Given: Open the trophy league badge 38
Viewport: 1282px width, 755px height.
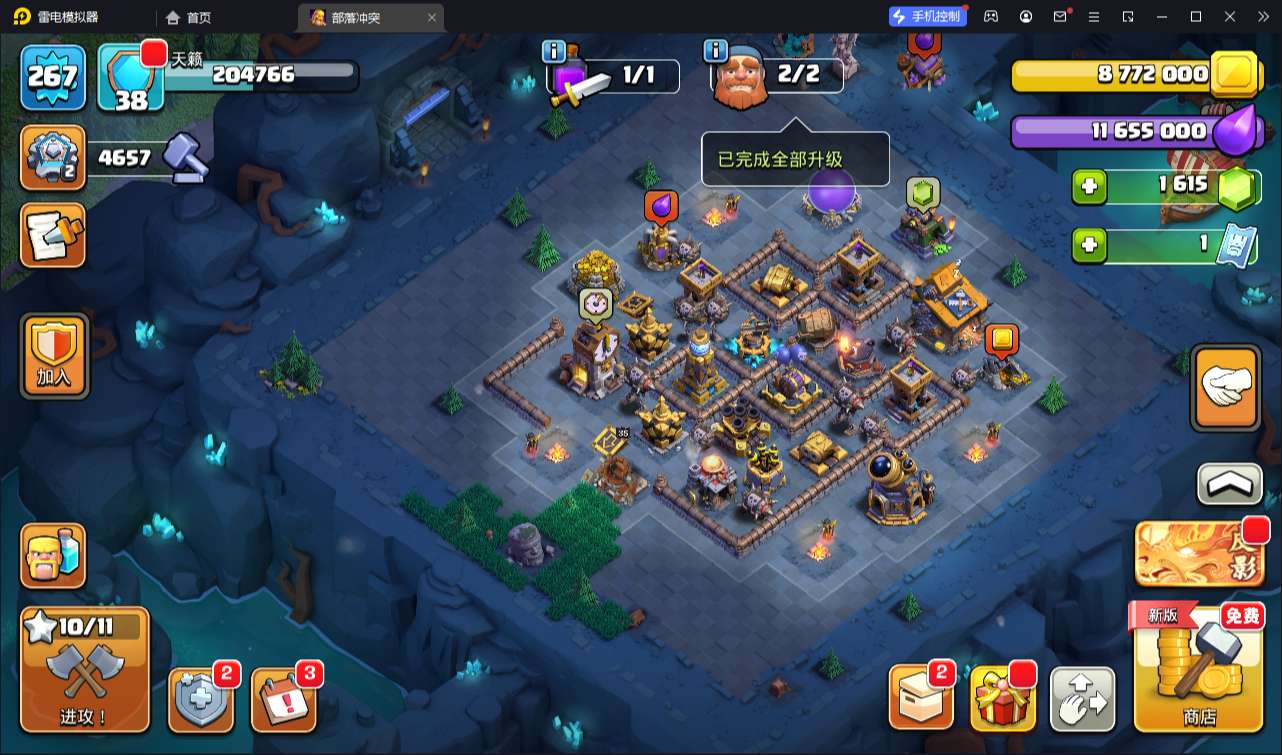Looking at the screenshot, I should click(131, 78).
